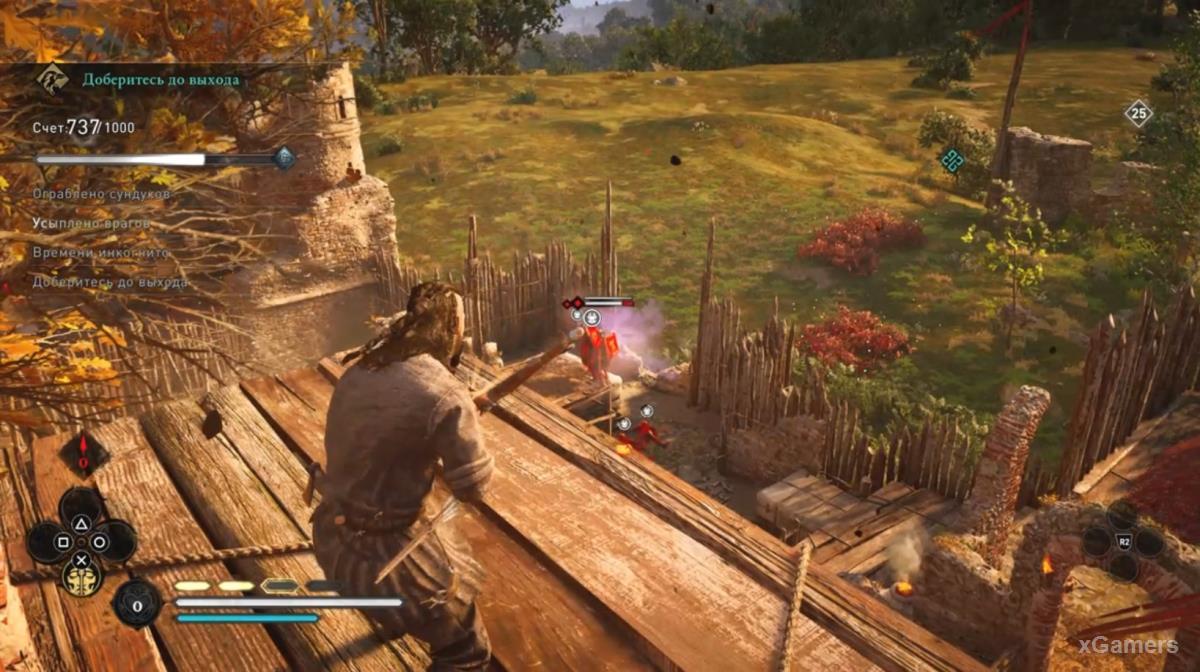The width and height of the screenshot is (1200, 672).
Task: Click the red arrow ammo diamond icon
Action: [83, 453]
